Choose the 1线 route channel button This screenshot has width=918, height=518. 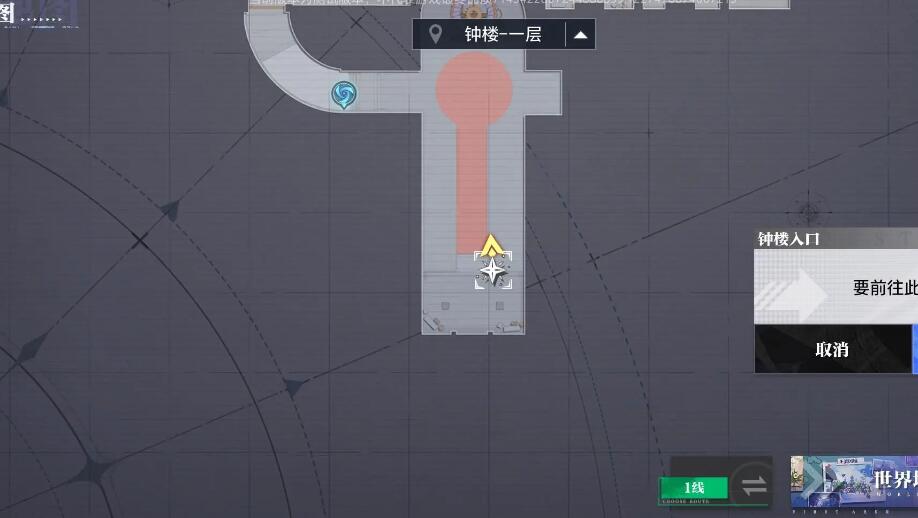[694, 488]
